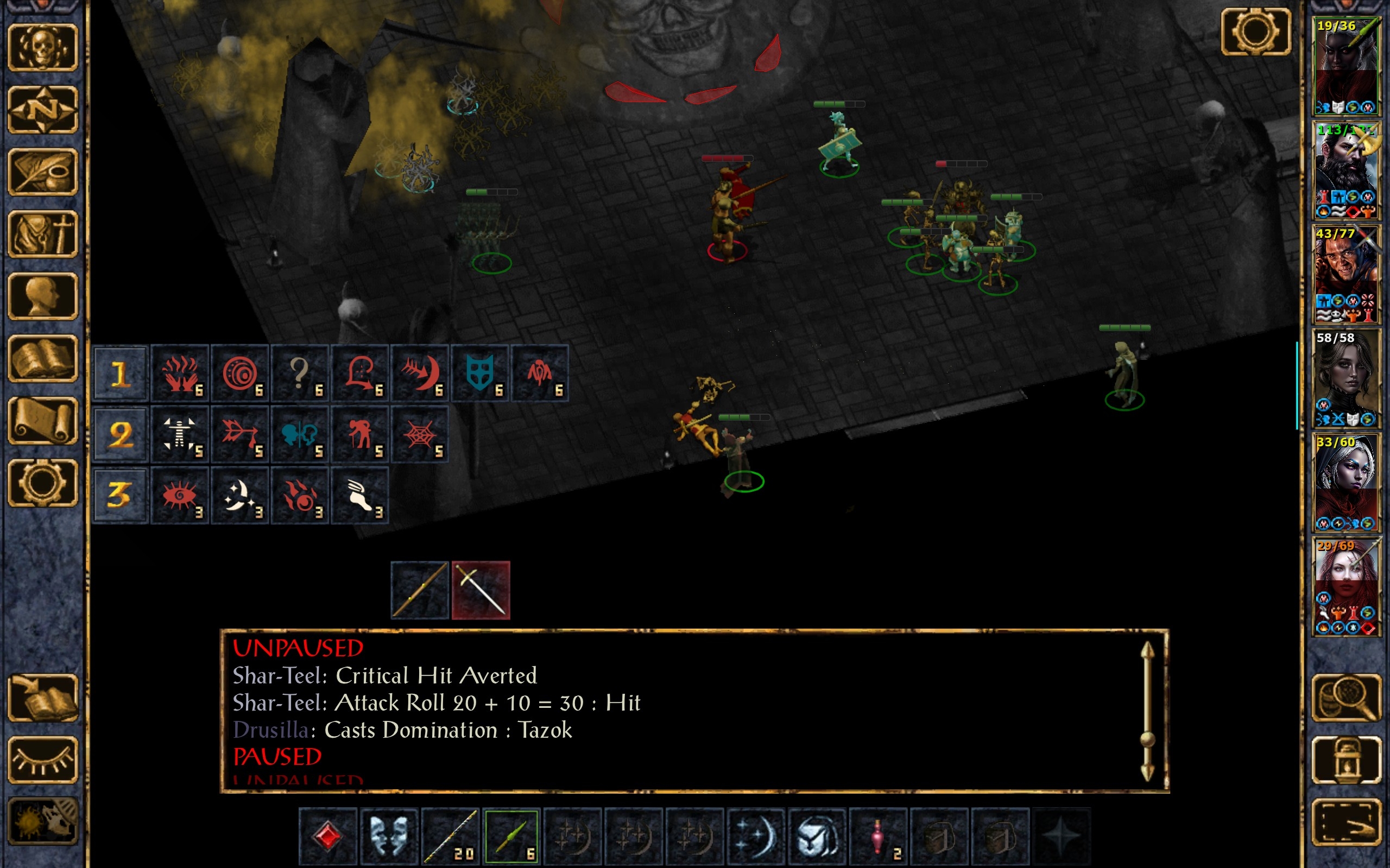The width and height of the screenshot is (1390, 868).
Task: Use the pink potion with count 2
Action: pos(878,836)
